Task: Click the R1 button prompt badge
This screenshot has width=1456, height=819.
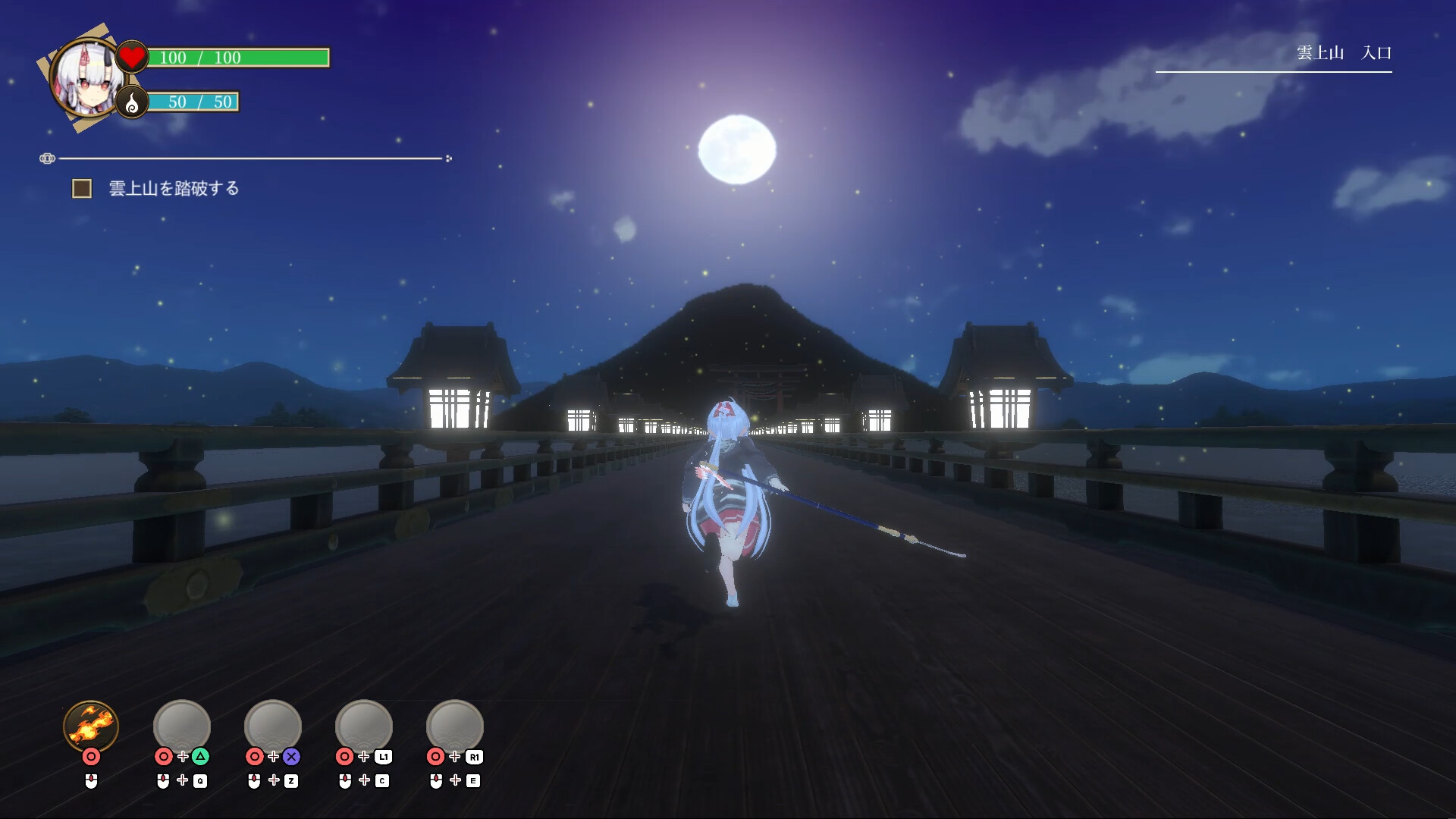Action: (474, 756)
